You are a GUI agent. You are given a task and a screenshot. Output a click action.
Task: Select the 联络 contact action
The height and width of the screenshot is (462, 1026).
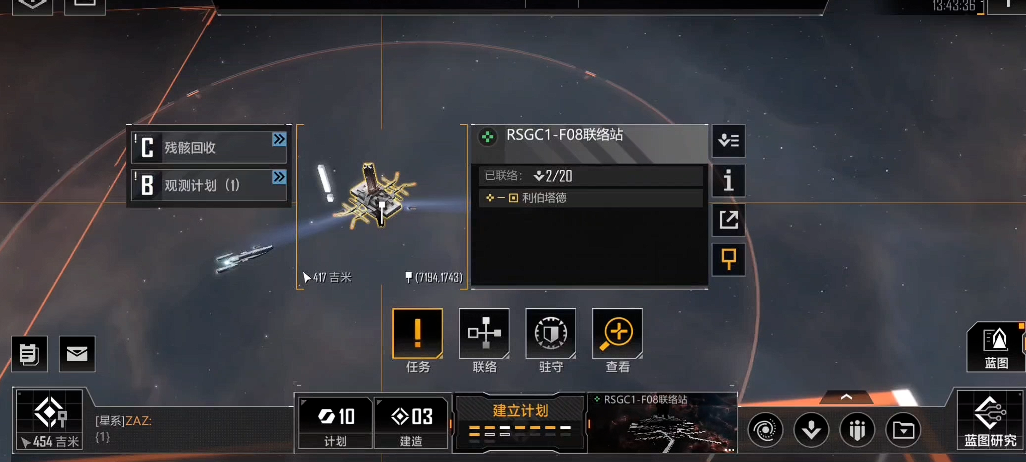click(x=484, y=333)
